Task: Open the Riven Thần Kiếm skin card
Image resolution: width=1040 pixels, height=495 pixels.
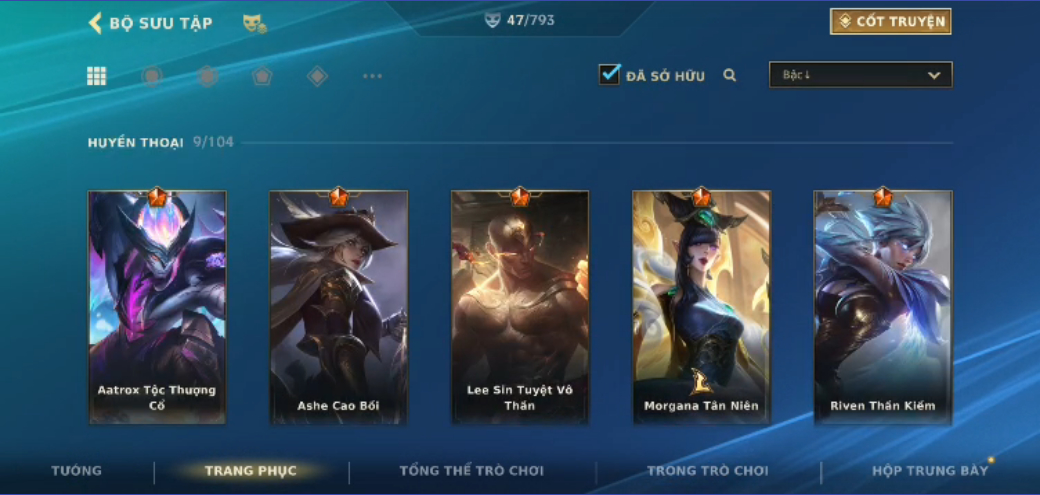Action: coord(883,307)
